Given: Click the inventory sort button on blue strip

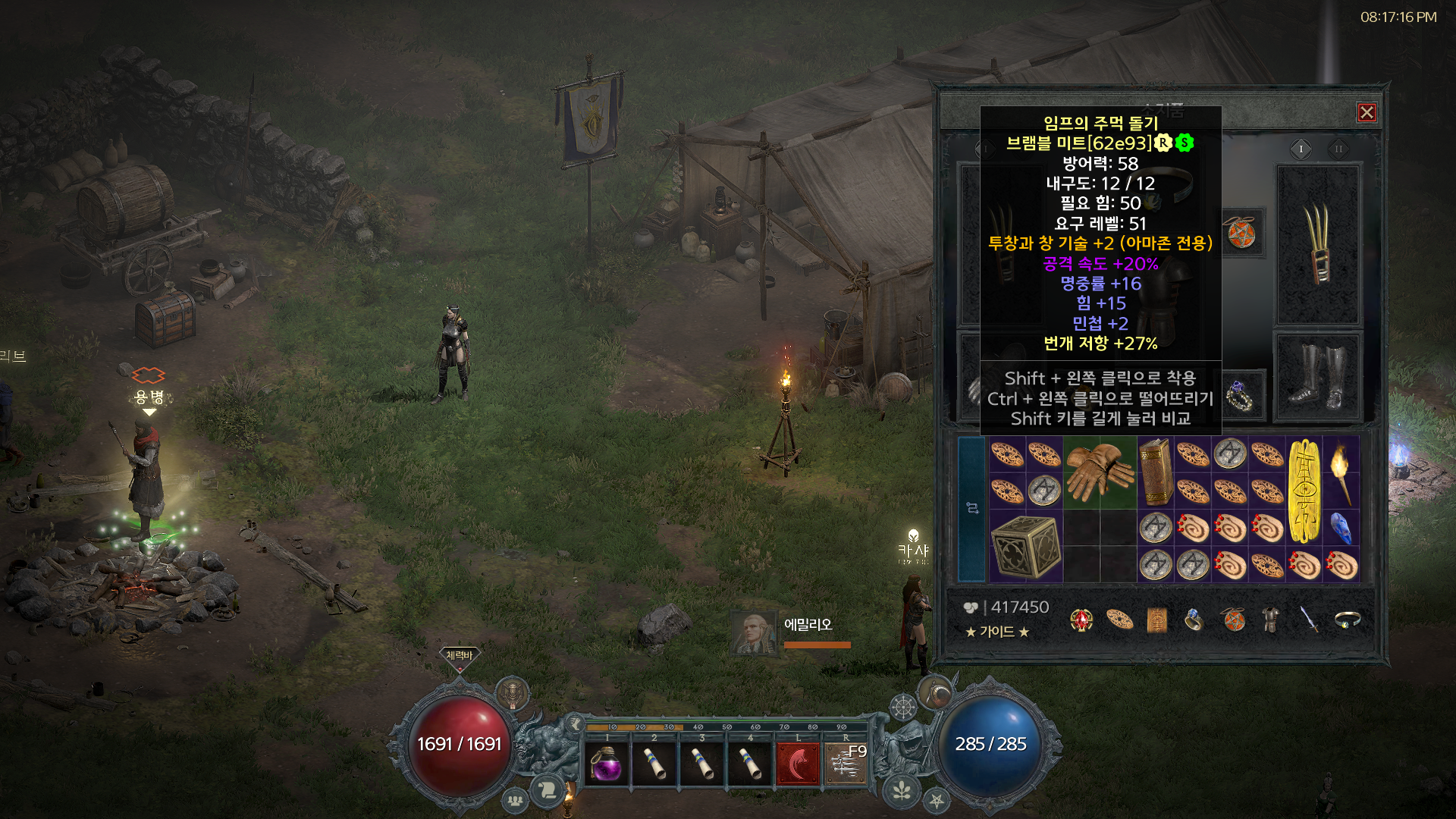Looking at the screenshot, I should [972, 508].
